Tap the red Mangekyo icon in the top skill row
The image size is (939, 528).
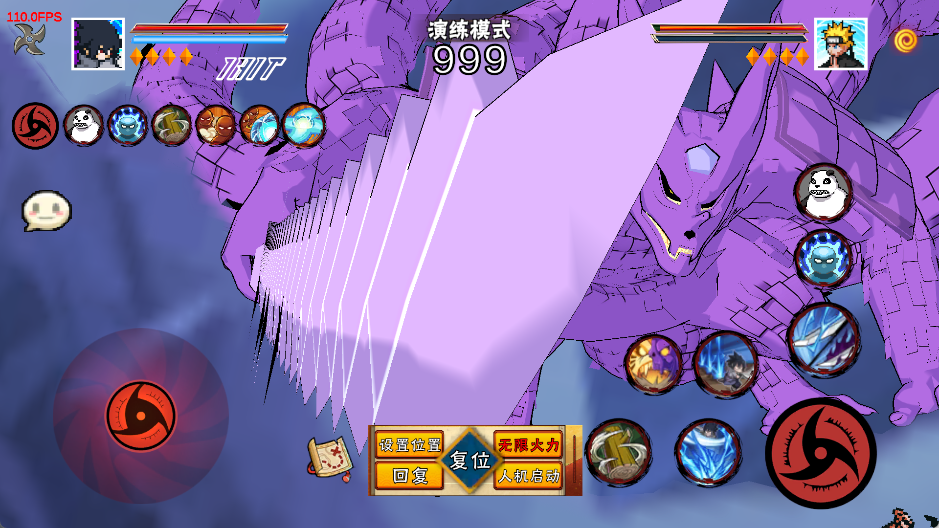[35, 126]
